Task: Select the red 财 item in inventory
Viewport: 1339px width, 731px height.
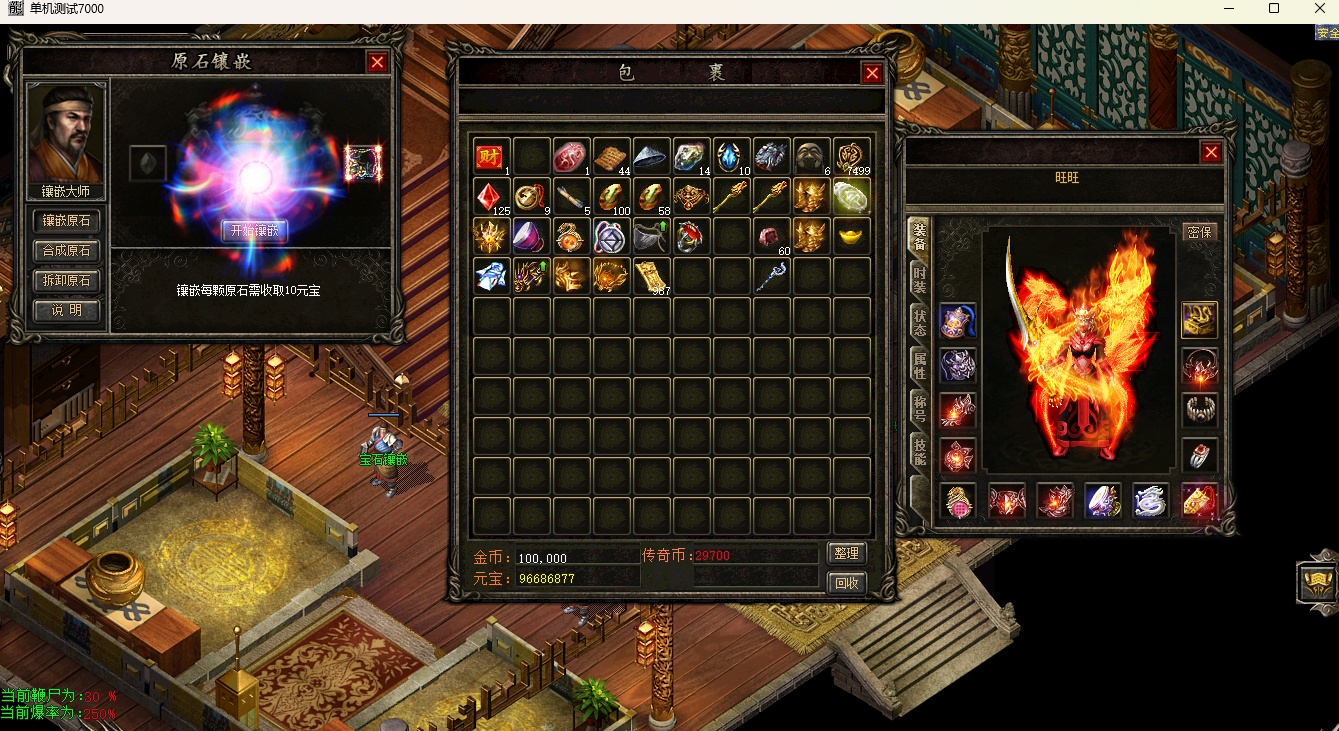Action: click(490, 156)
